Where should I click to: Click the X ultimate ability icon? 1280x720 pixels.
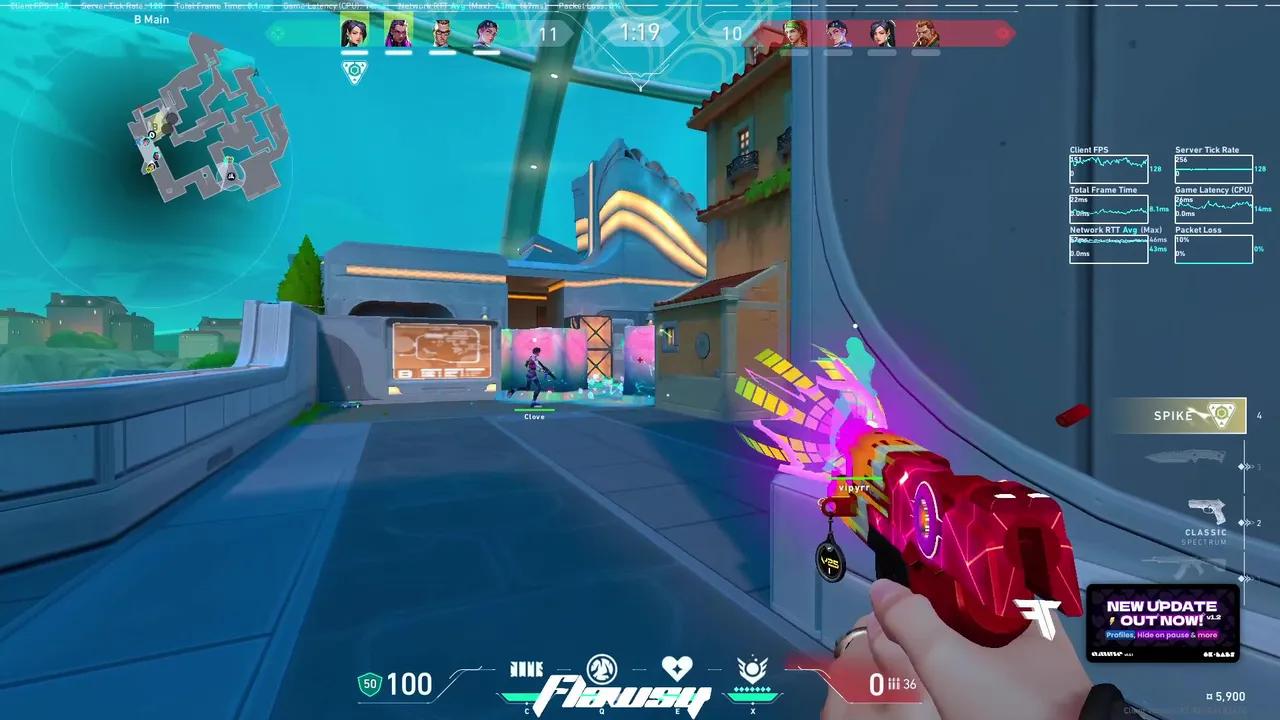(x=753, y=670)
